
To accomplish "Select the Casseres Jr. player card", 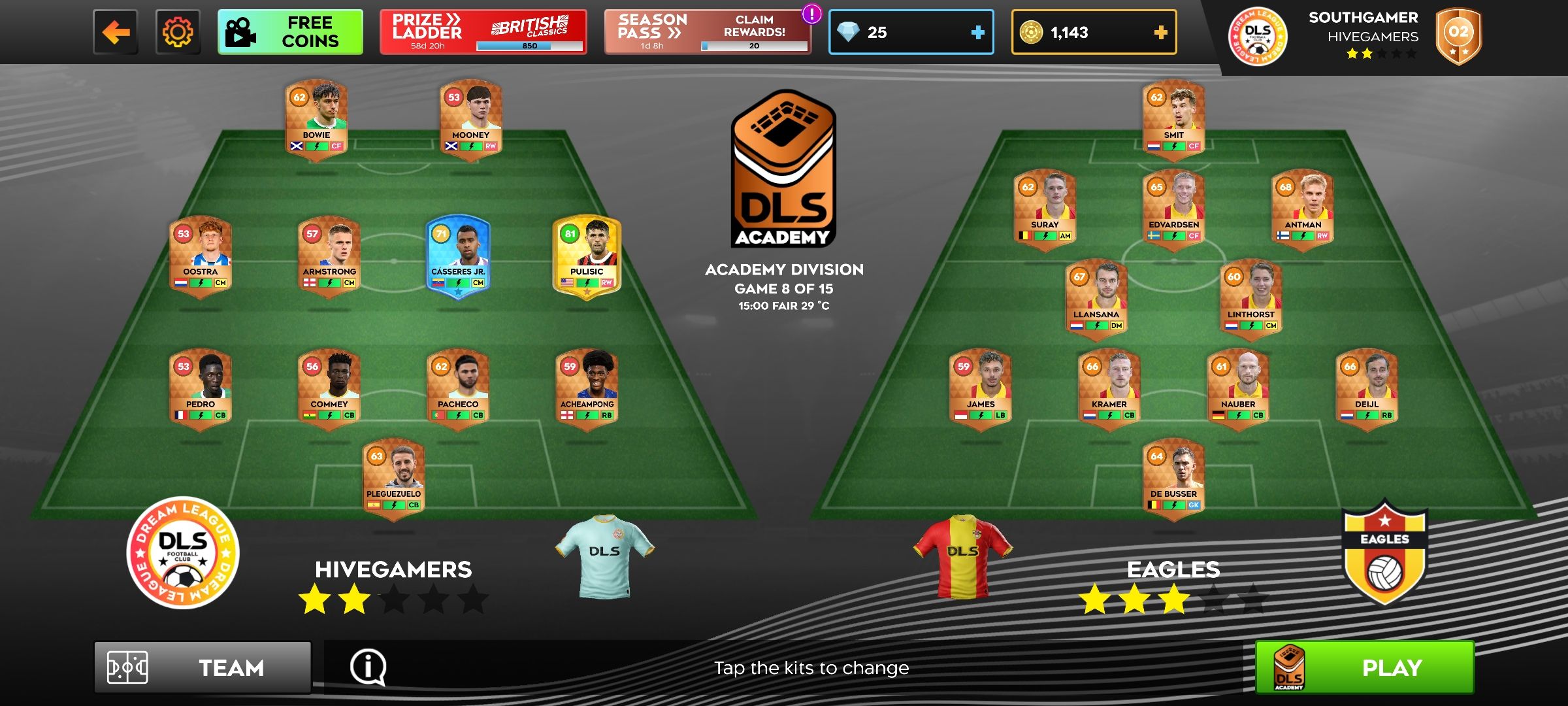I will [x=458, y=255].
